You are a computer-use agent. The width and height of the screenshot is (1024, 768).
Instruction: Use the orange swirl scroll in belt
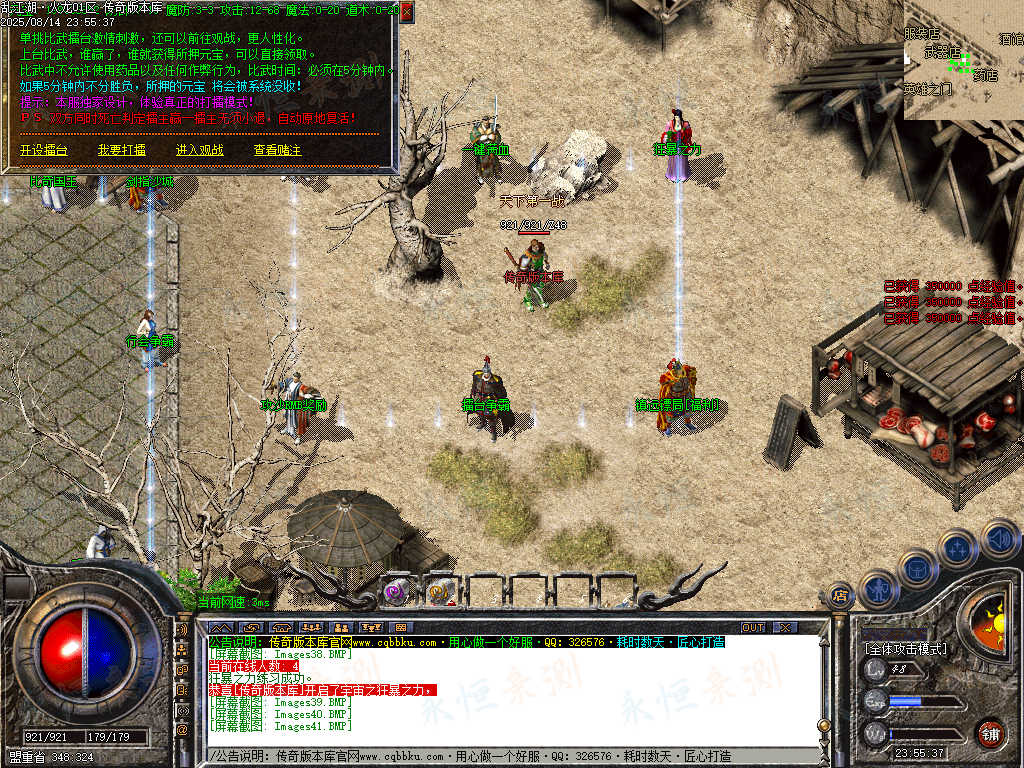[441, 592]
